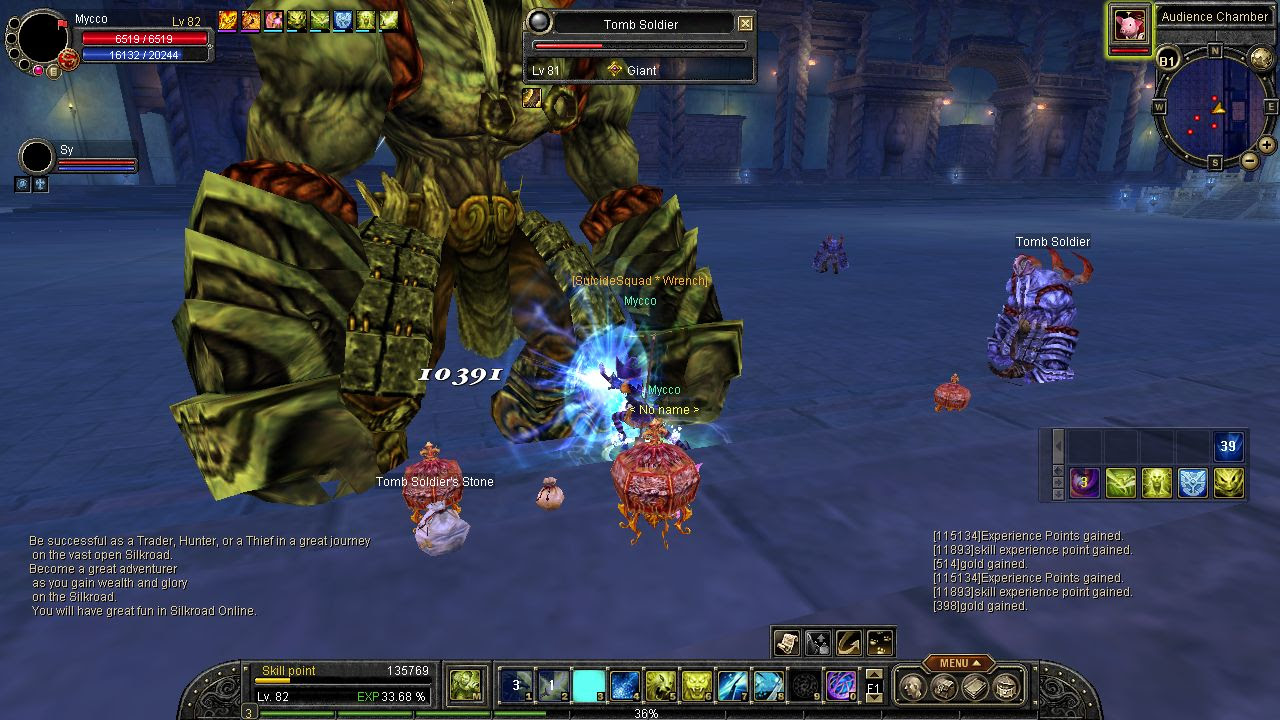Select the blue slot showing 39
This screenshot has height=720, width=1280.
[x=1229, y=446]
